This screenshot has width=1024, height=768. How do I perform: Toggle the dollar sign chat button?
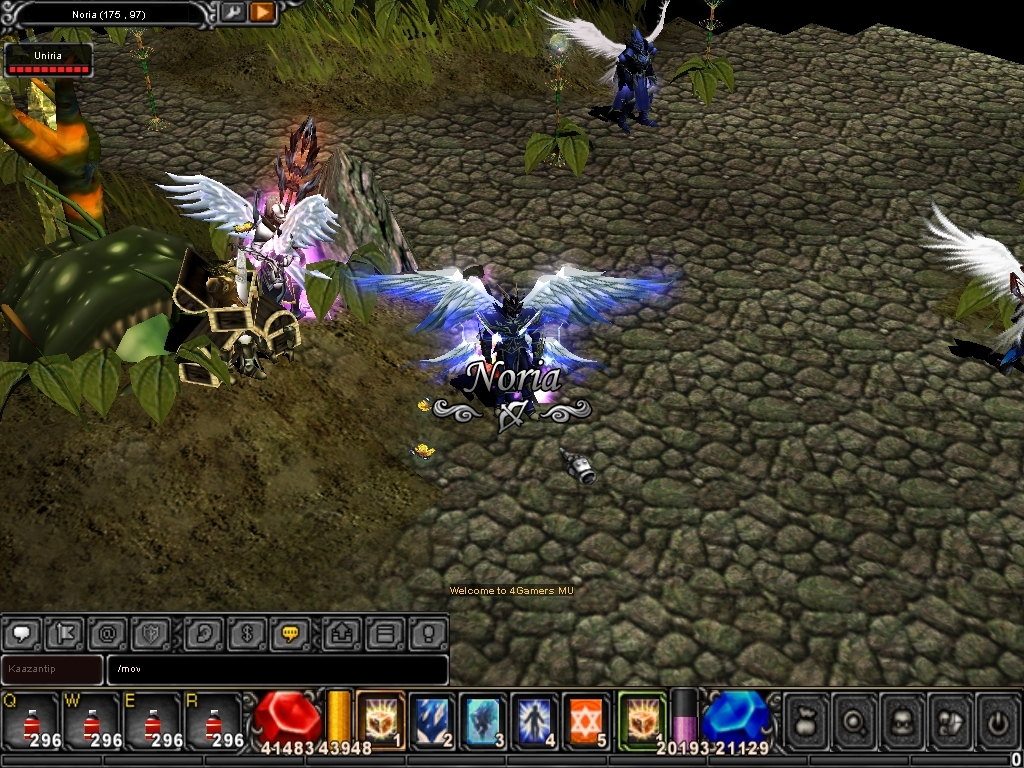pos(246,633)
